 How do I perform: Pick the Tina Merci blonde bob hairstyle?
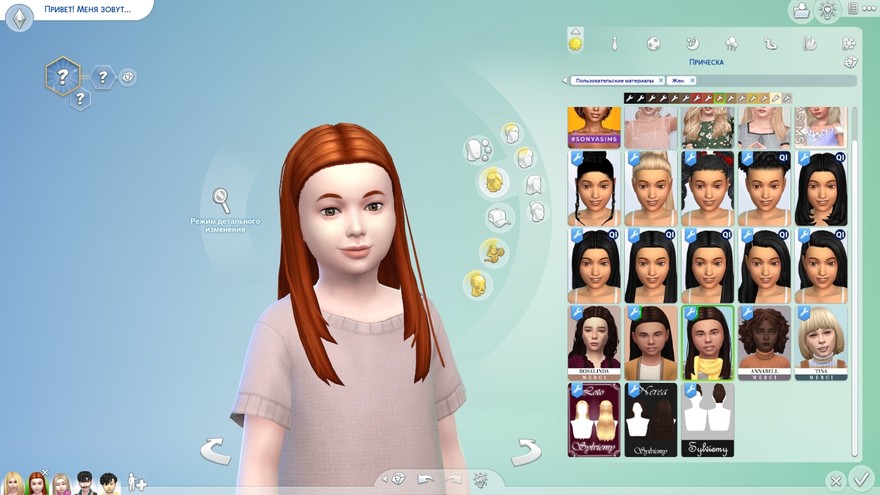821,341
